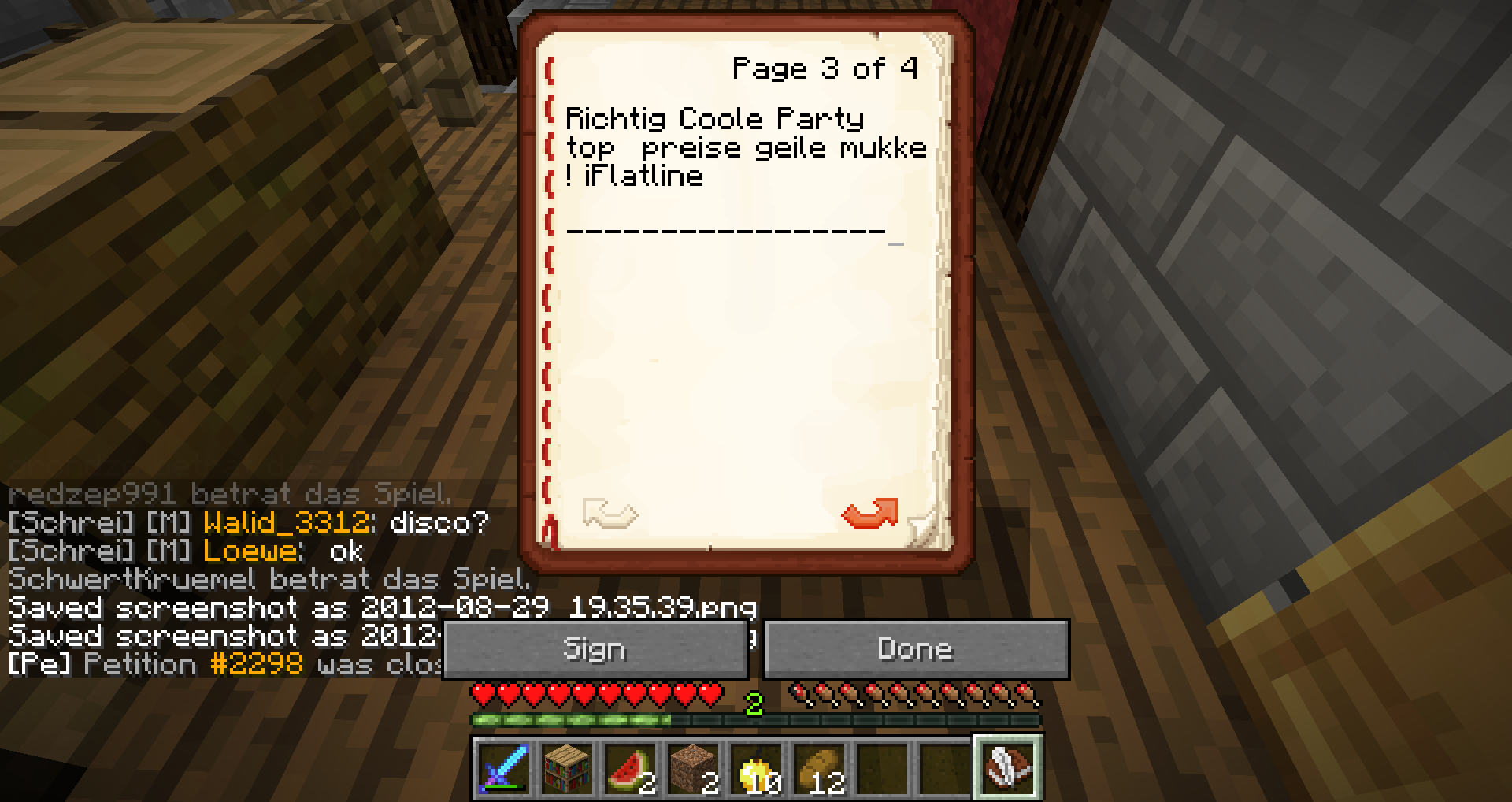Turn to the next page with the red arrow

[869, 514]
